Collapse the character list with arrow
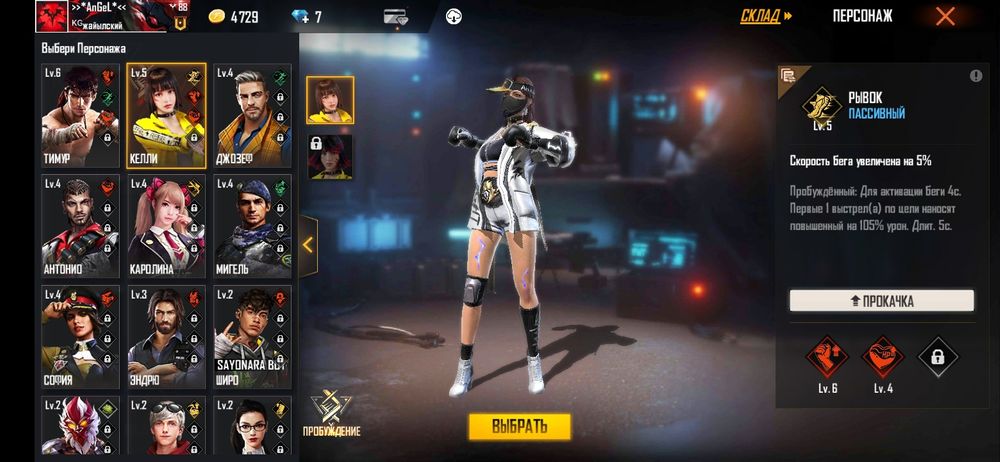Viewport: 1000px width, 462px height. coord(308,245)
